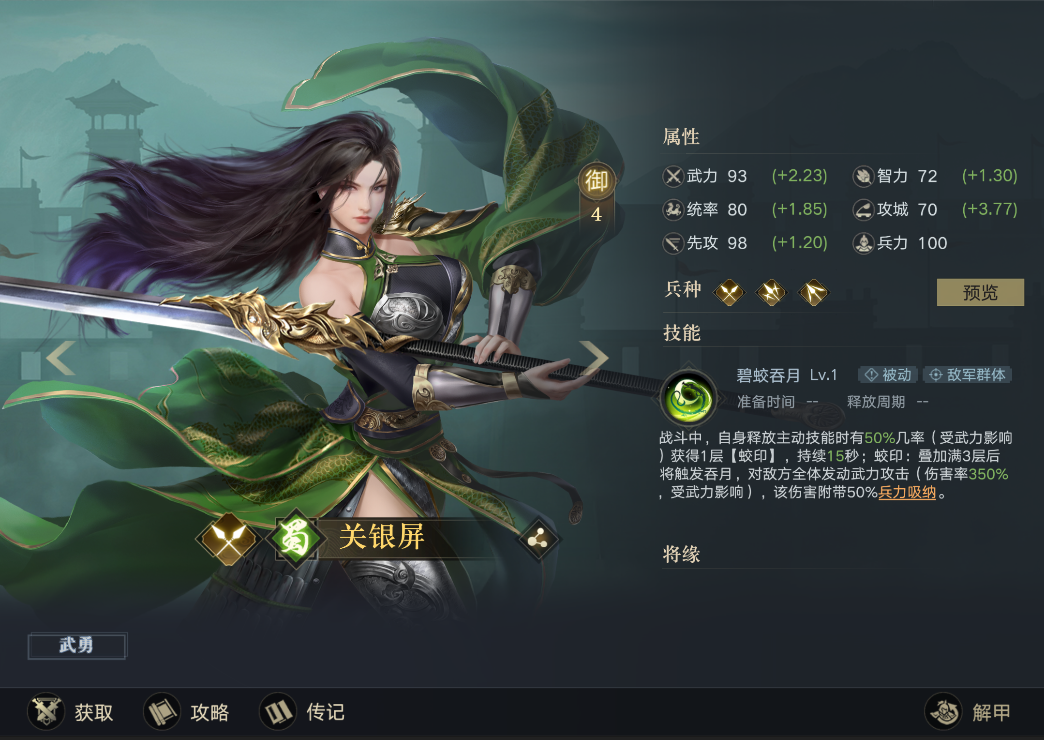Open the 兵力吸纳 term link
Screen dimensions: 1044x740
point(907,492)
